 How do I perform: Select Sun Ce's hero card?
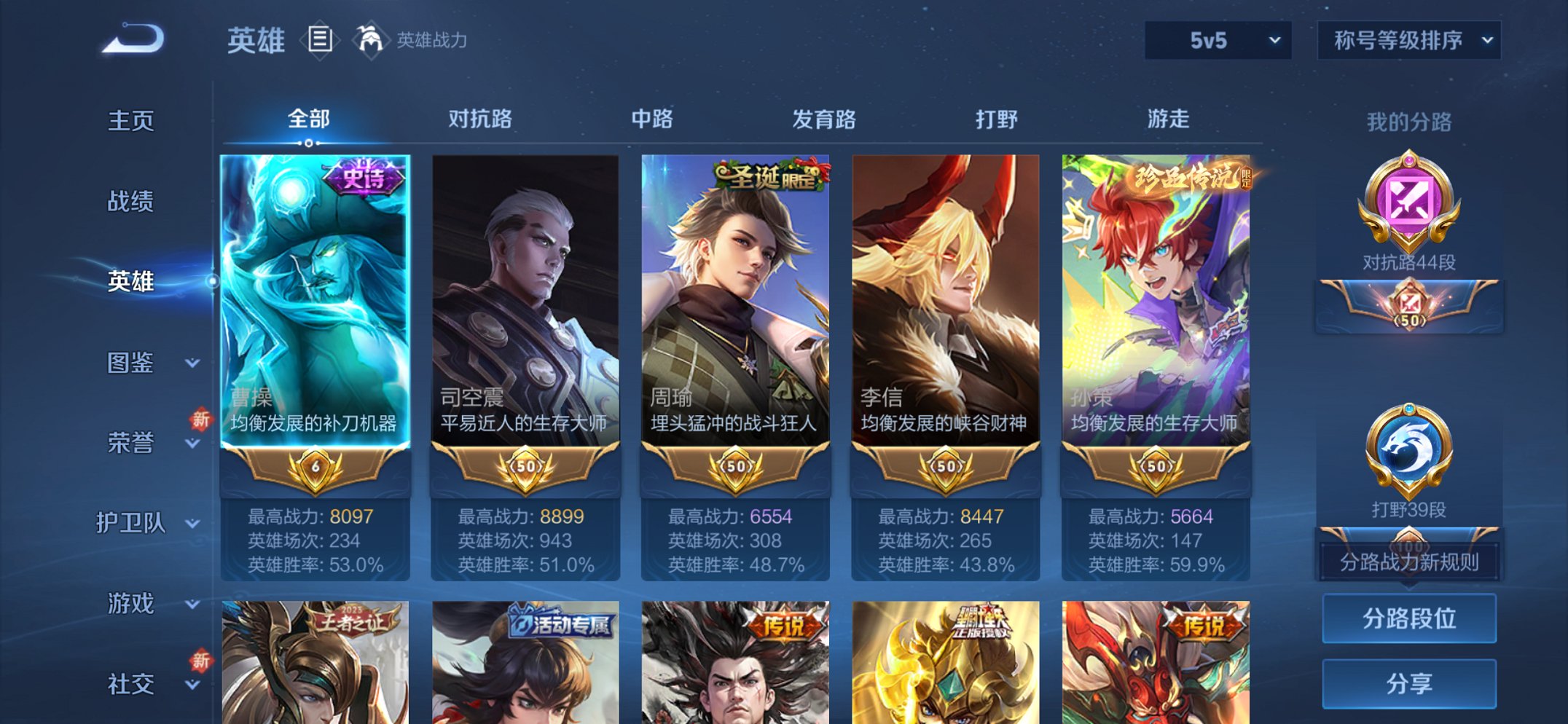coord(1154,313)
